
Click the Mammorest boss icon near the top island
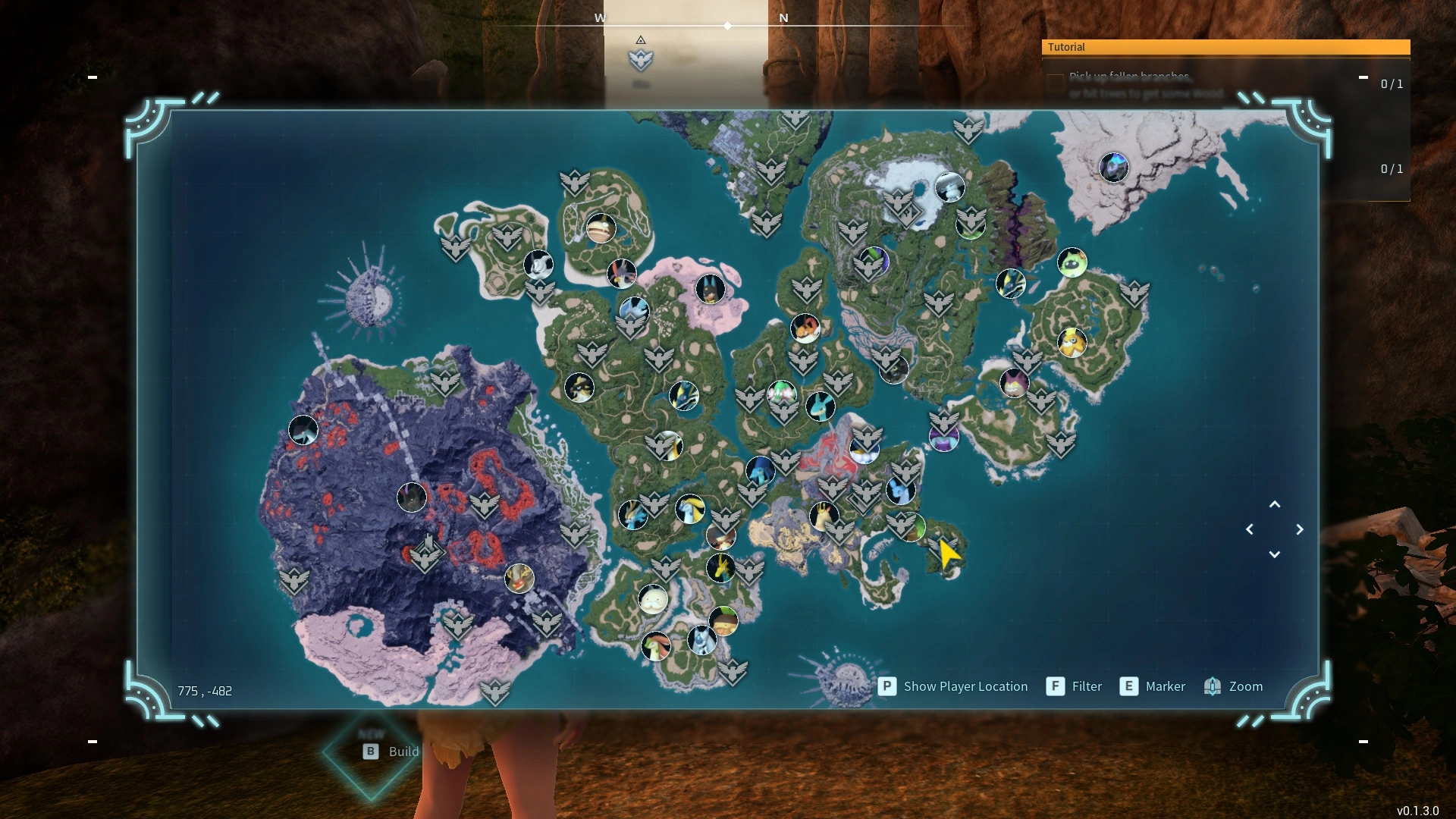click(600, 228)
